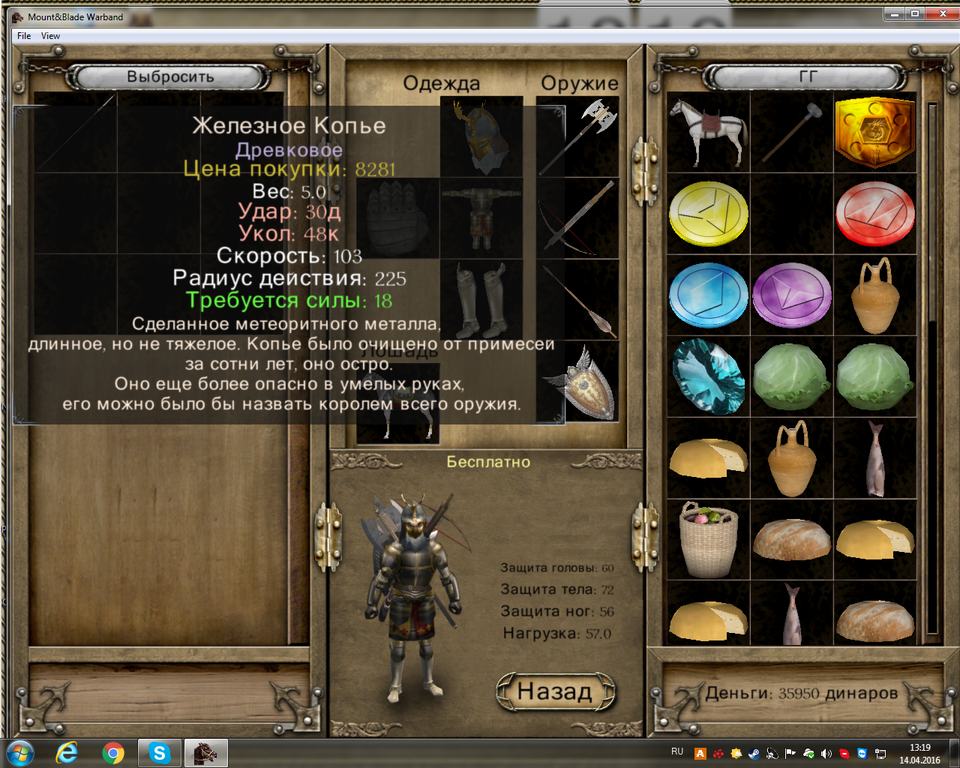The image size is (960, 768).
Task: Select the equipped leg armor boots slot
Action: [482, 299]
